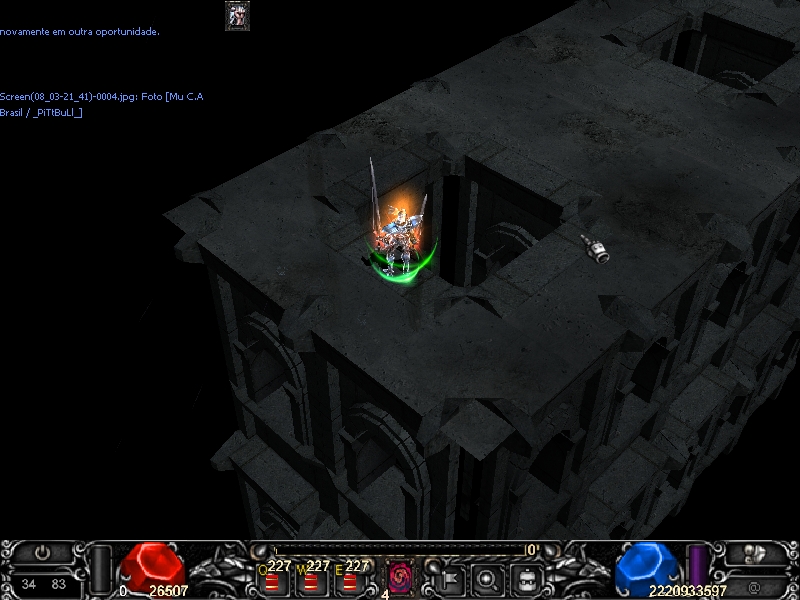
Task: Use the E hotkey potion slot
Action: (x=349, y=579)
